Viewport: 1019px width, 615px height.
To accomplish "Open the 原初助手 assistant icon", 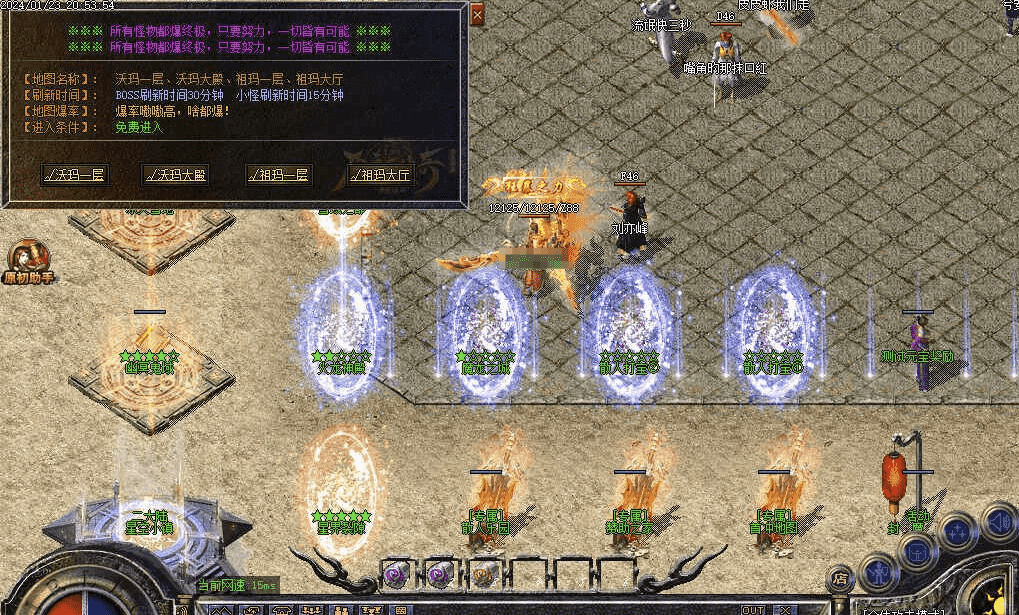I will tap(27, 260).
